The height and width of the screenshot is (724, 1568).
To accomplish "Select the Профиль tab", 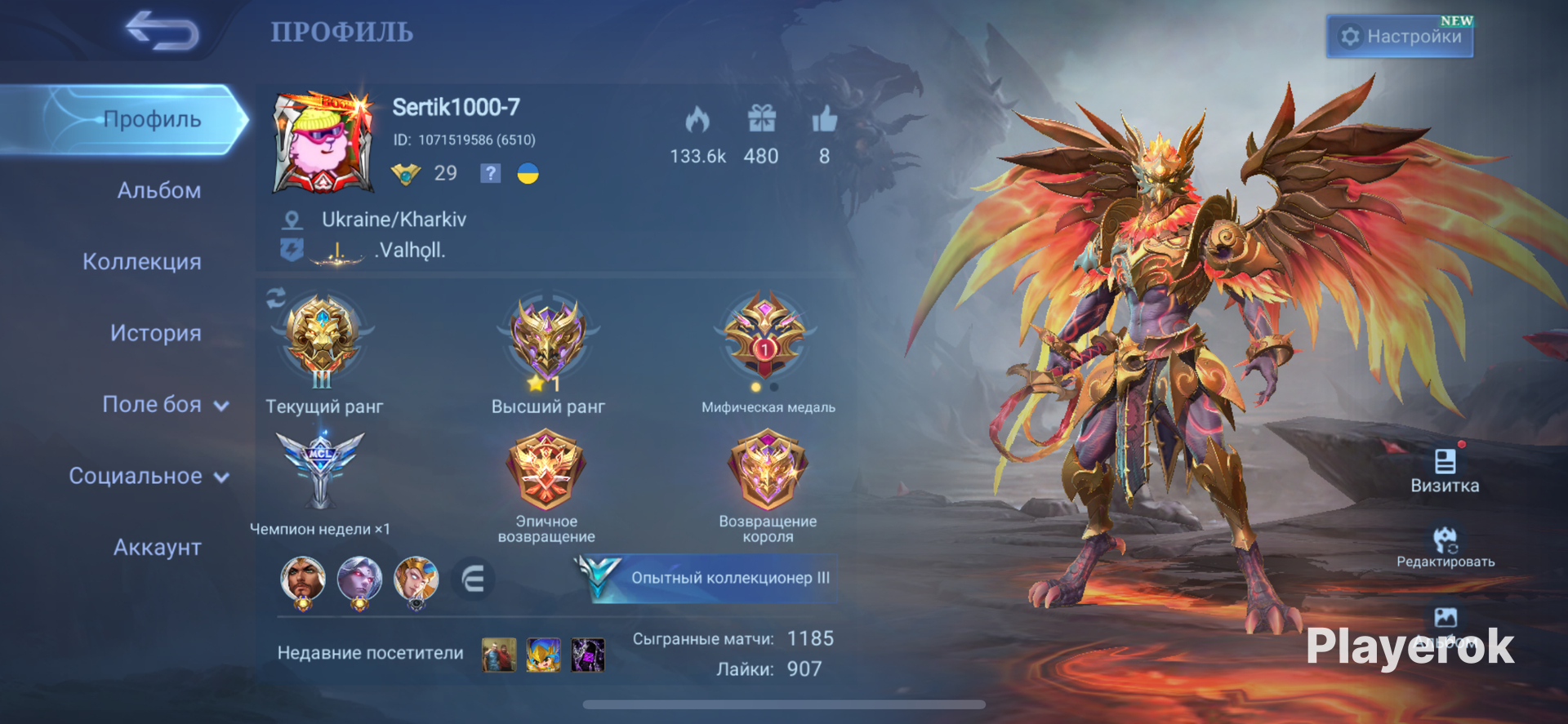I will pos(152,119).
